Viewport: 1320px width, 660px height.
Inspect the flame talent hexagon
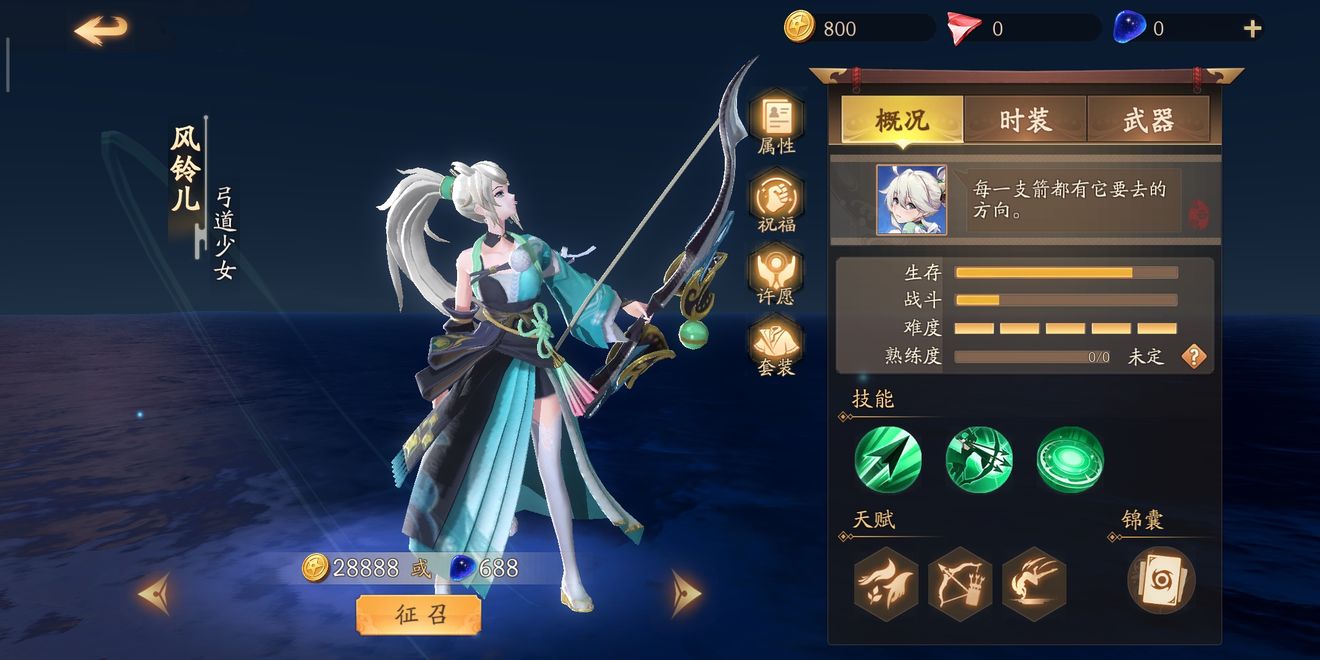pos(886,581)
